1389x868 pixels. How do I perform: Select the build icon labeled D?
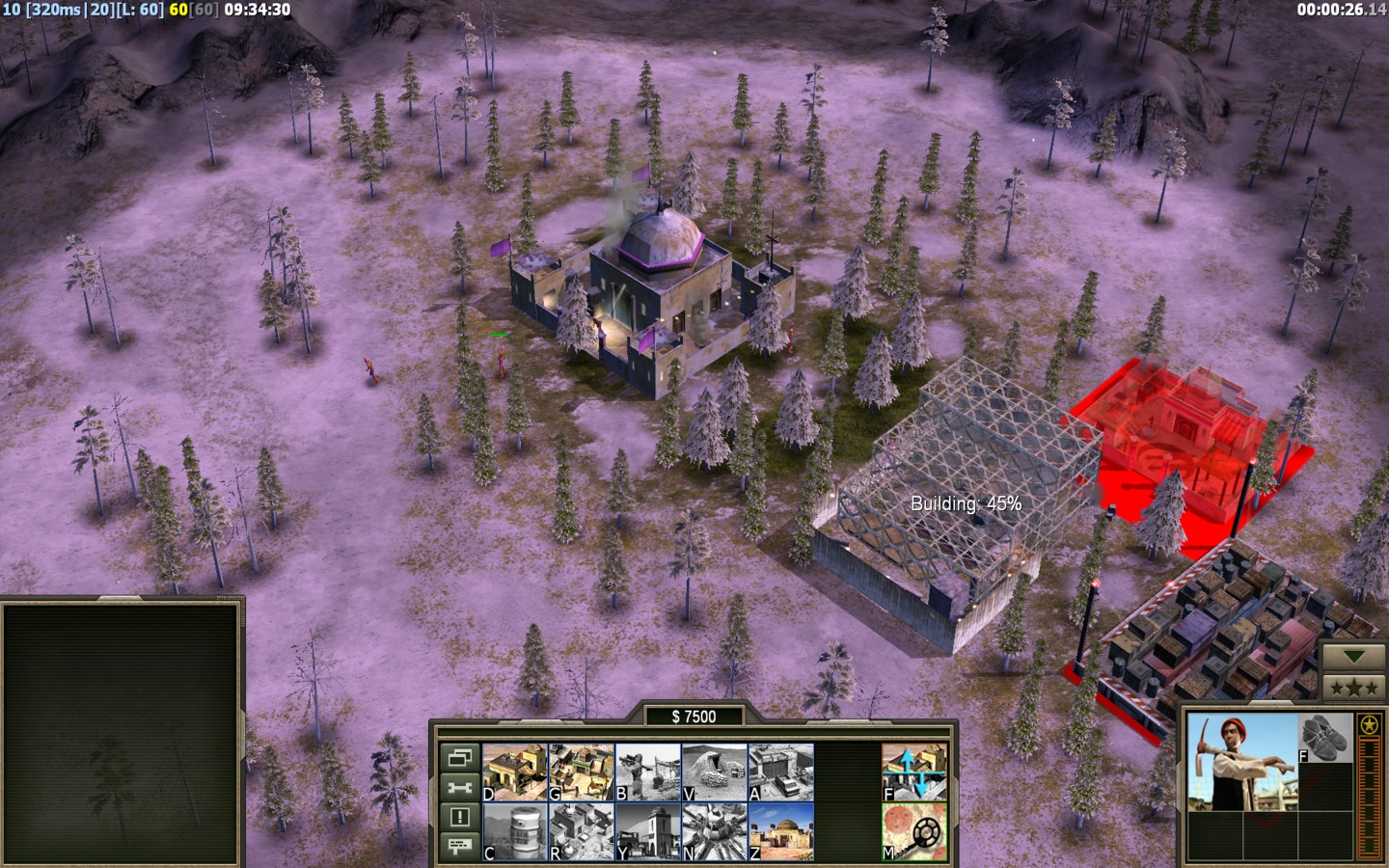tap(515, 773)
